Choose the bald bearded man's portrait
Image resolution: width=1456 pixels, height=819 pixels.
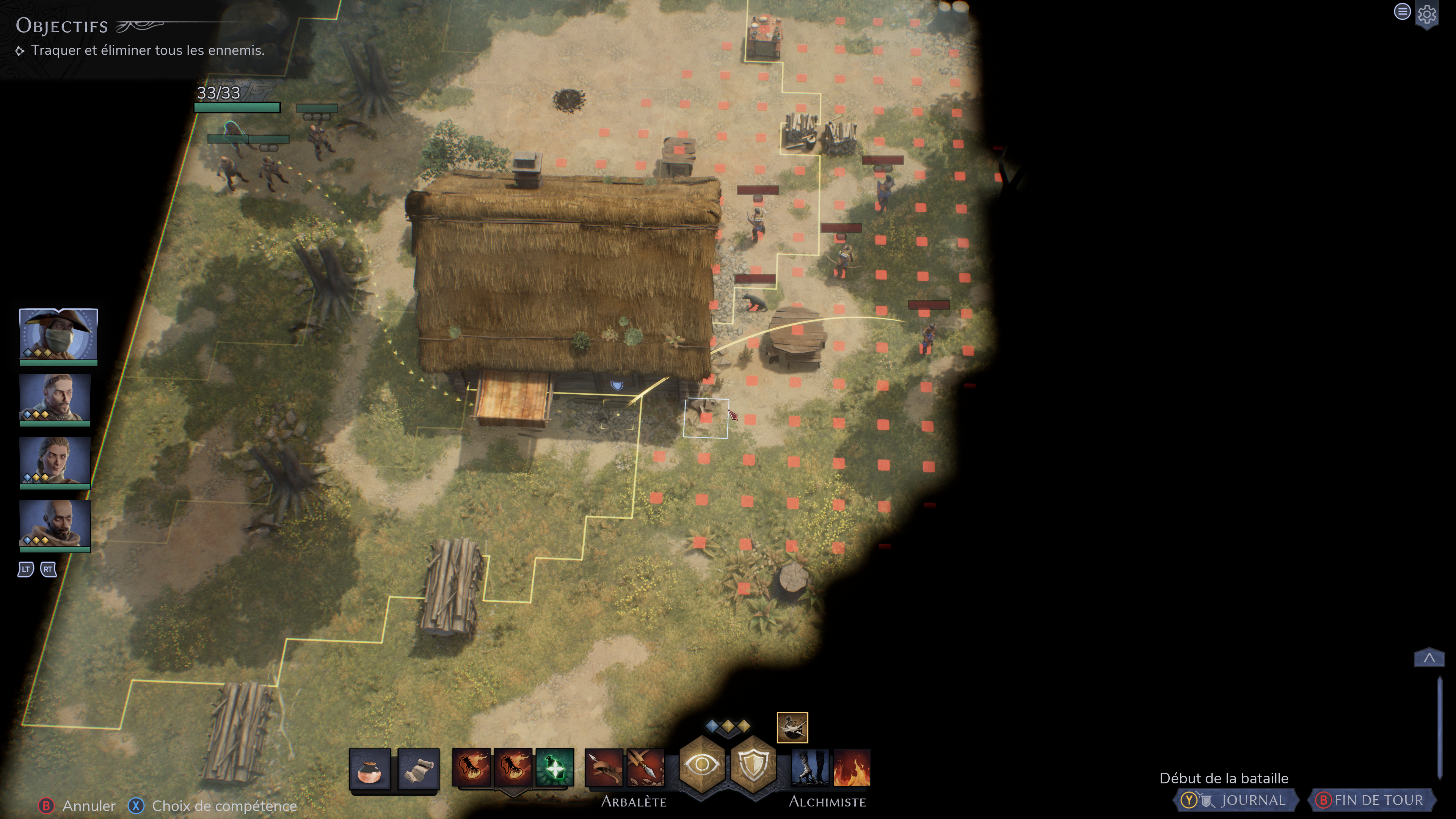tap(55, 524)
